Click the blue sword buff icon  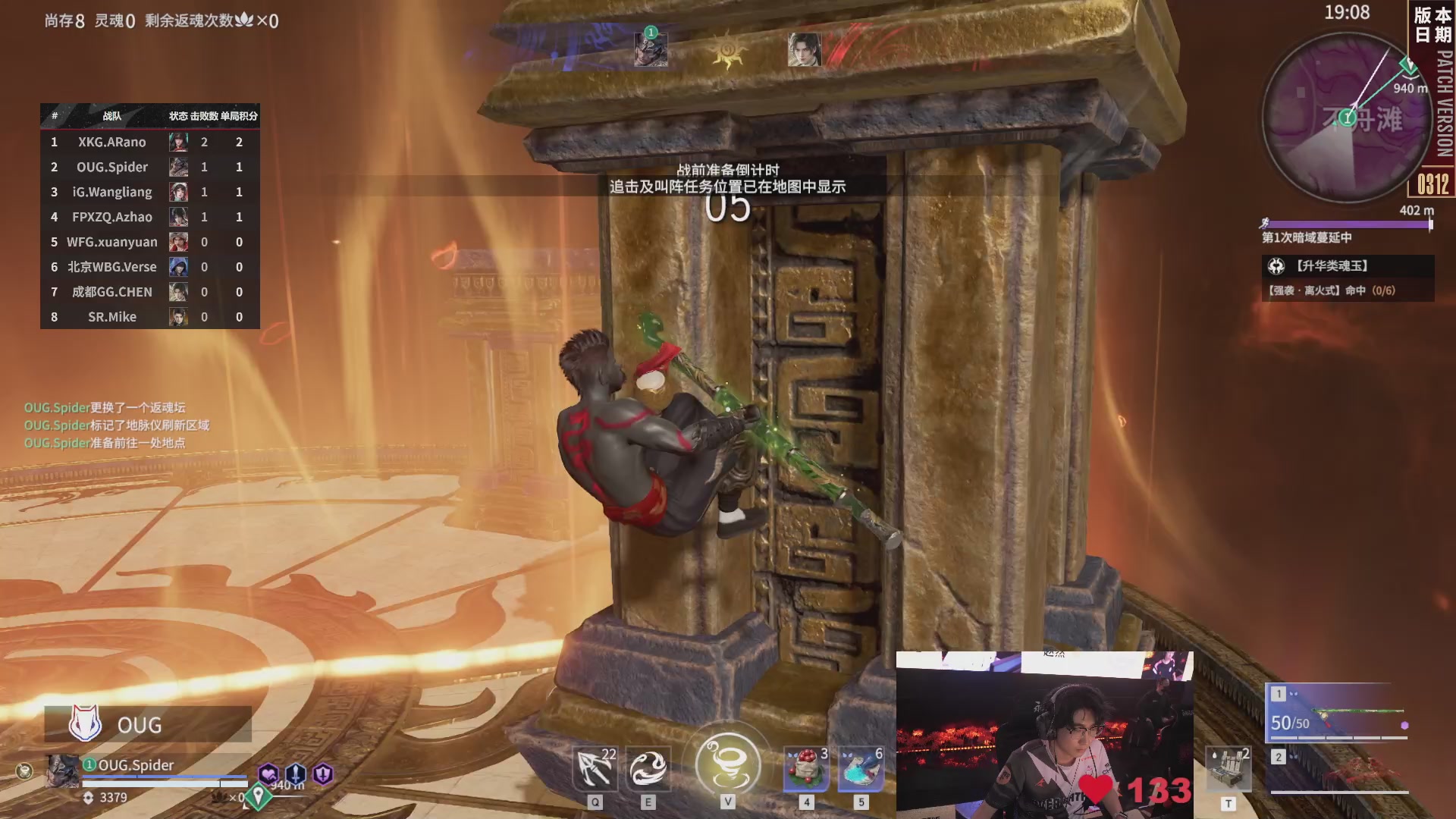(296, 773)
